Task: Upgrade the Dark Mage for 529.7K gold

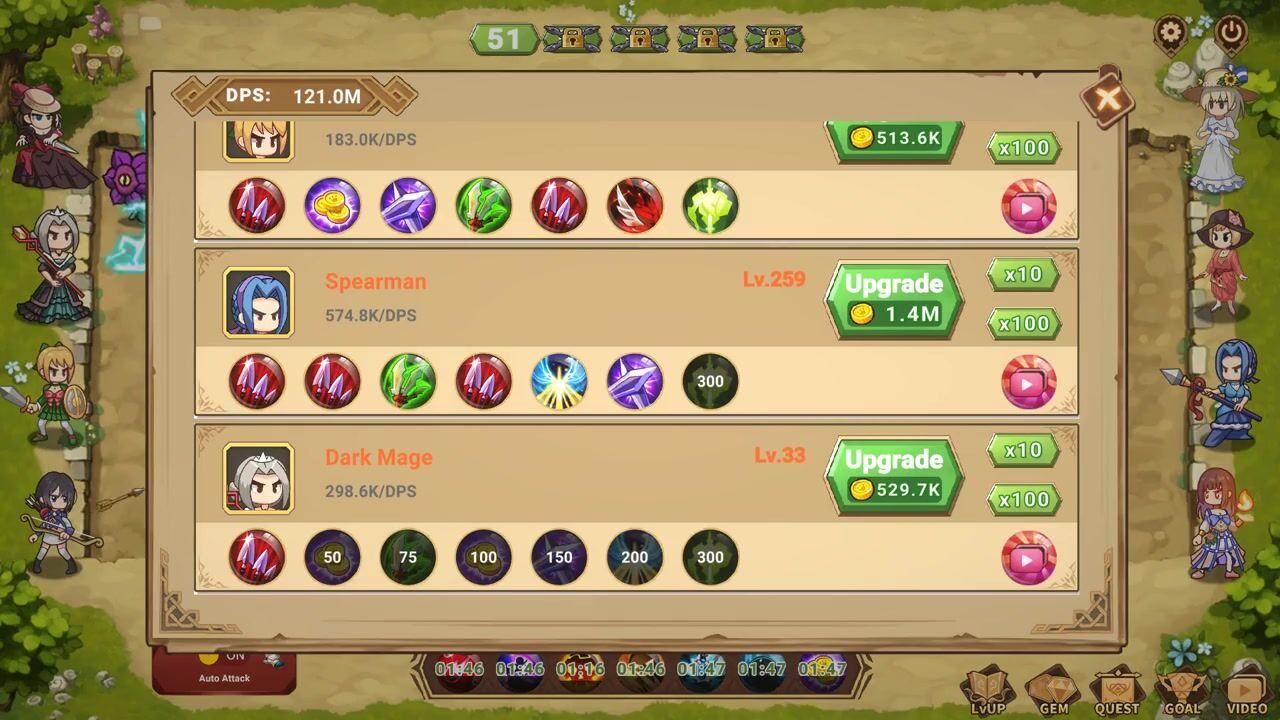Action: pyautogui.click(x=894, y=475)
